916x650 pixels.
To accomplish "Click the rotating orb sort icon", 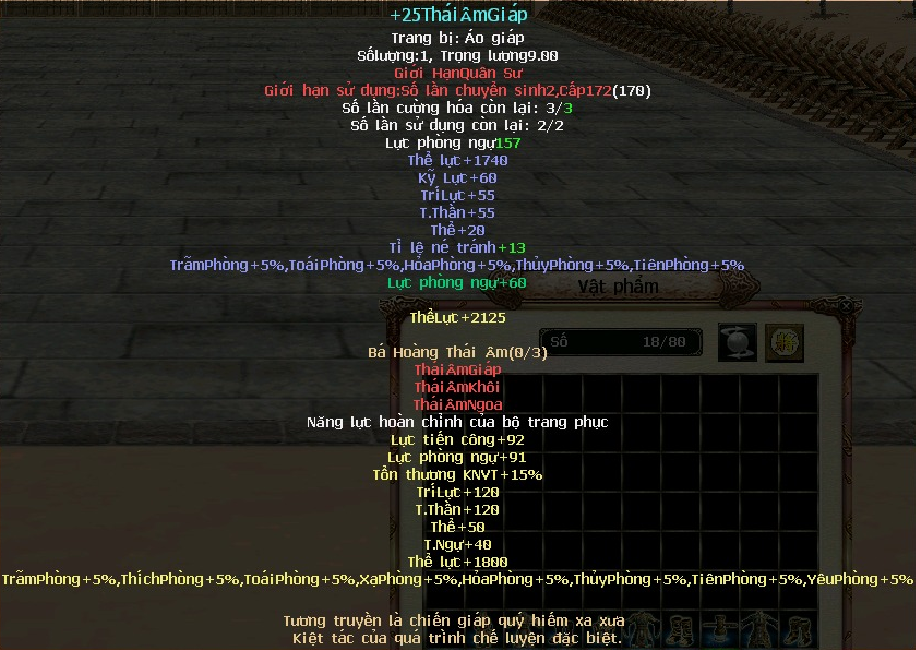I will pos(737,343).
